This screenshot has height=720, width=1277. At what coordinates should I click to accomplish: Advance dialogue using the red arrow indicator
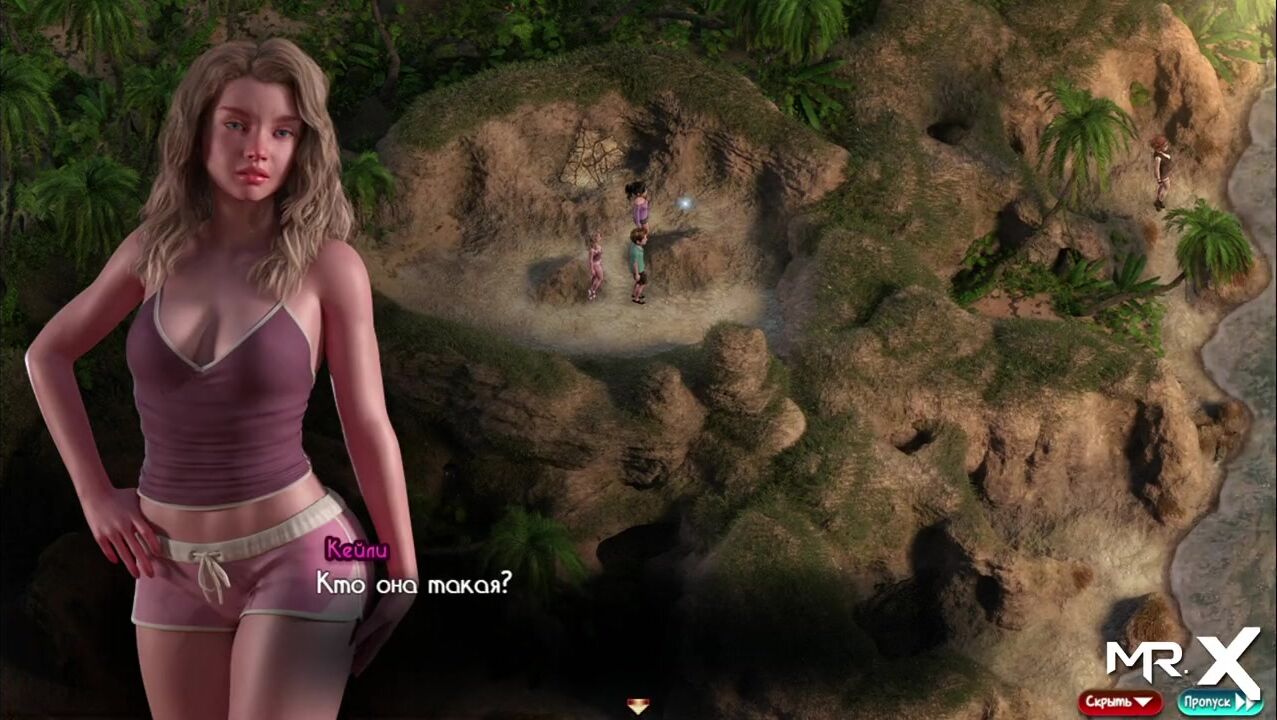click(638, 706)
